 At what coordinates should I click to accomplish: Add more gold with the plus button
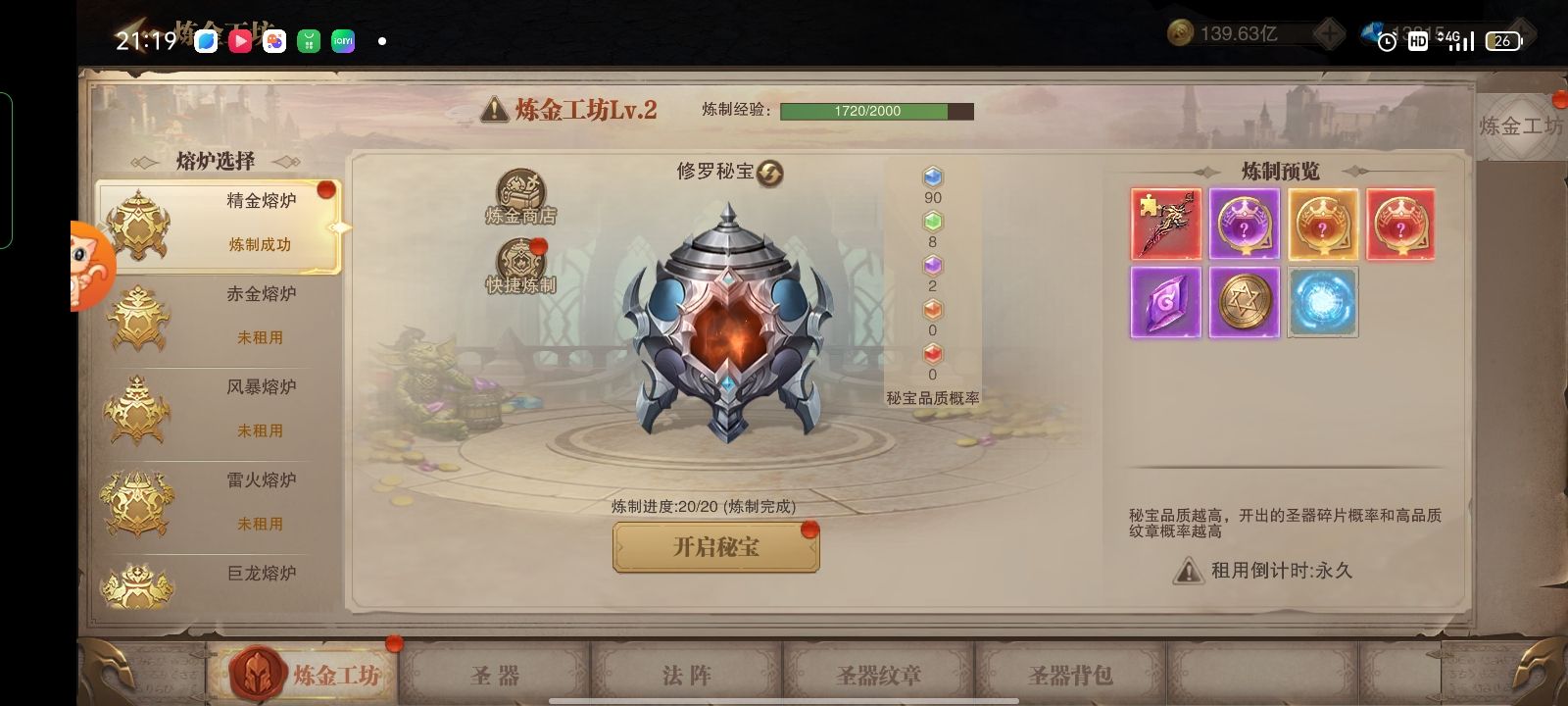tap(1329, 34)
